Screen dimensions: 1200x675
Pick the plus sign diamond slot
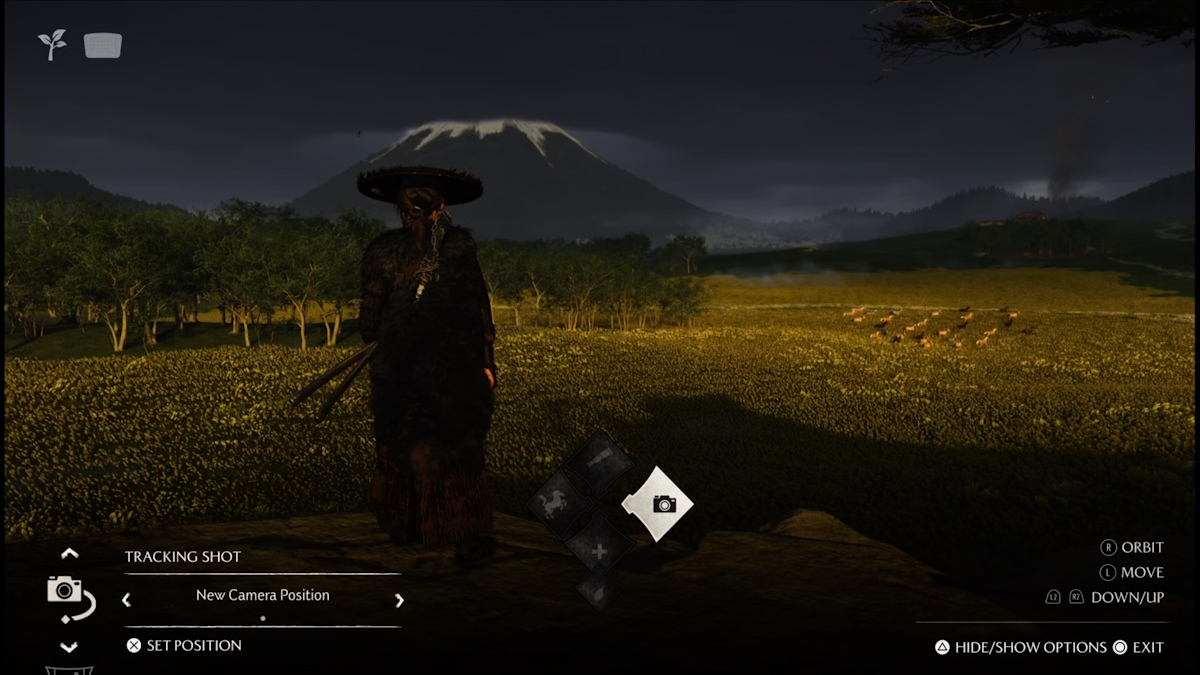click(x=598, y=550)
